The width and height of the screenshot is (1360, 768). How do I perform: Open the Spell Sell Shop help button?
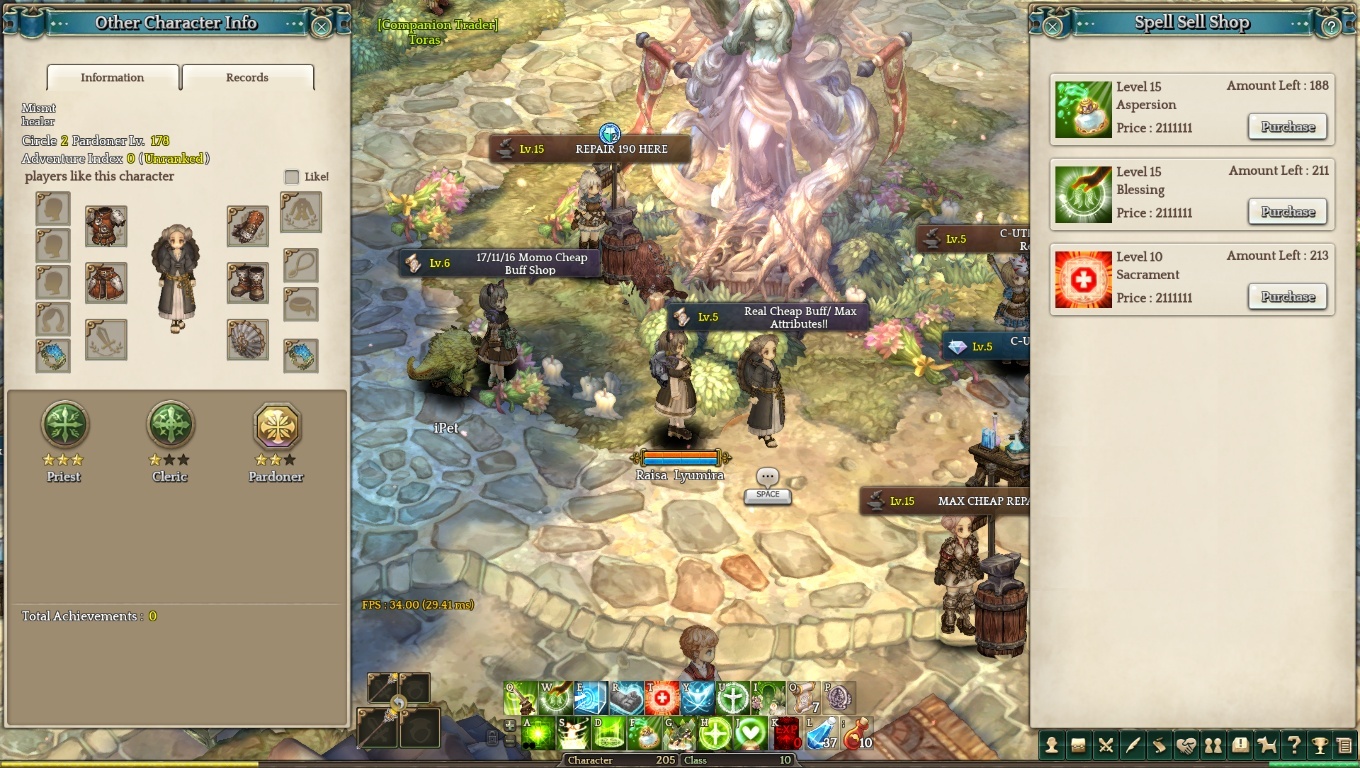pyautogui.click(x=1330, y=27)
